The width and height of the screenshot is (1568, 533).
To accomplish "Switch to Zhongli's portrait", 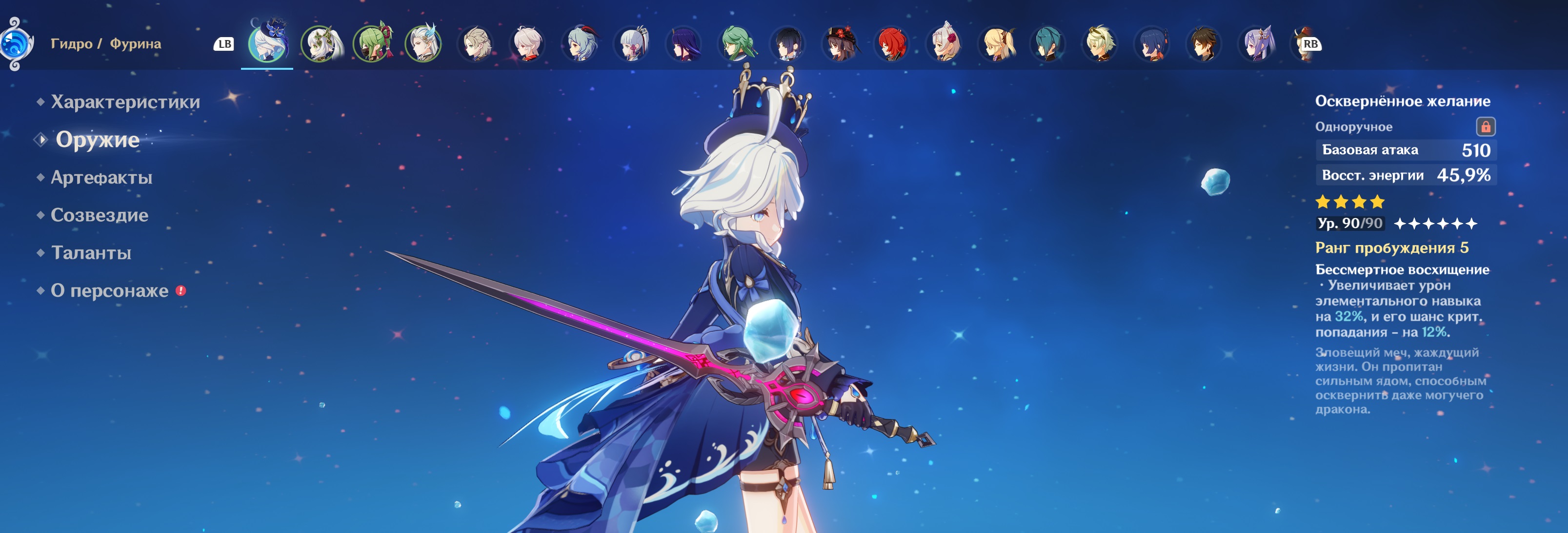I will [1204, 43].
